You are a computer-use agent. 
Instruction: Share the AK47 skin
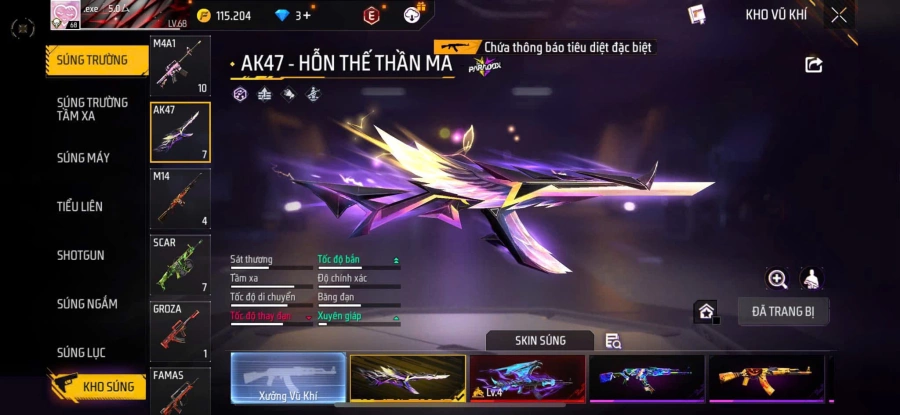pyautogui.click(x=813, y=65)
